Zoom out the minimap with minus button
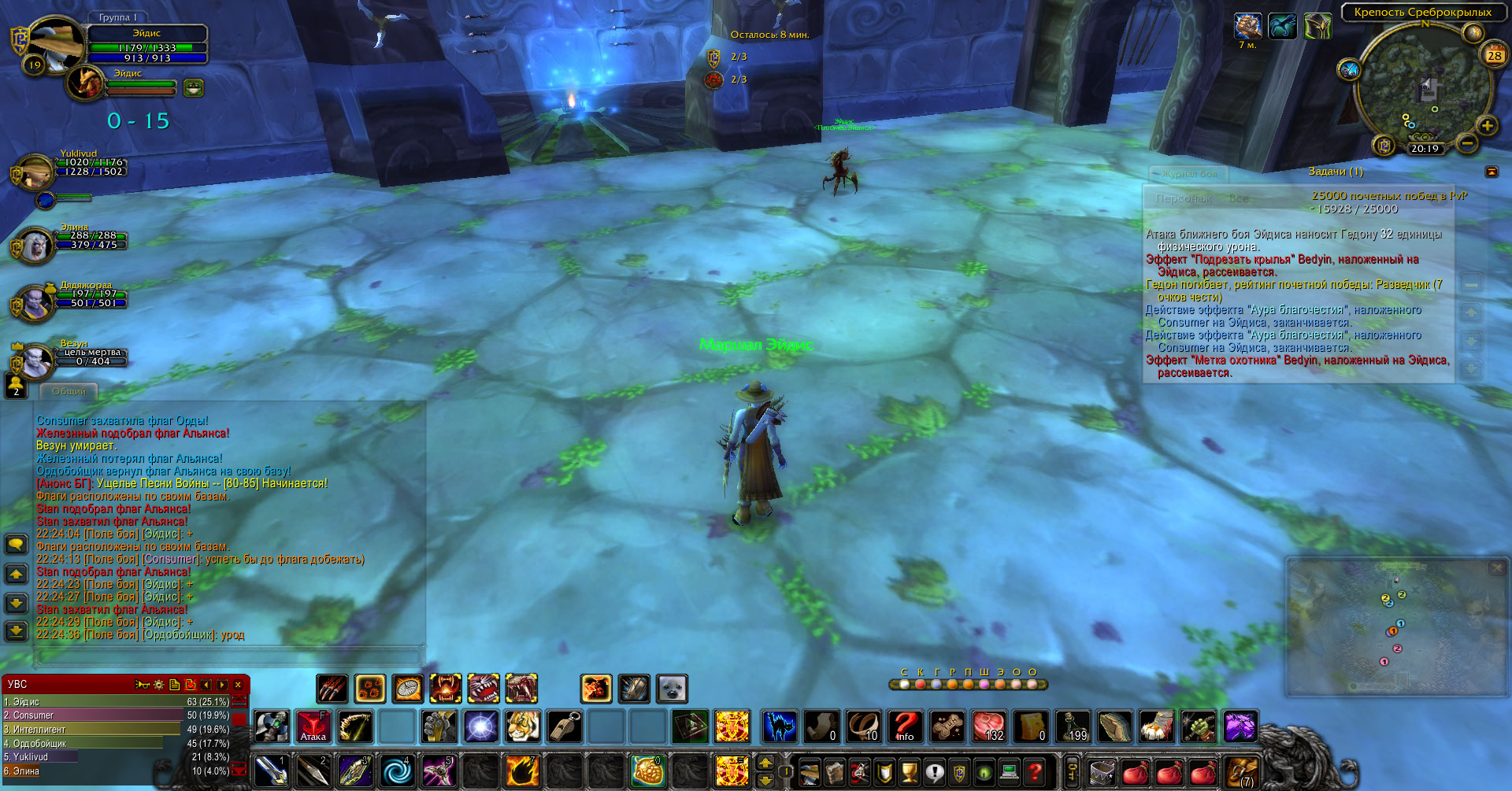The width and height of the screenshot is (1512, 791). [1466, 143]
